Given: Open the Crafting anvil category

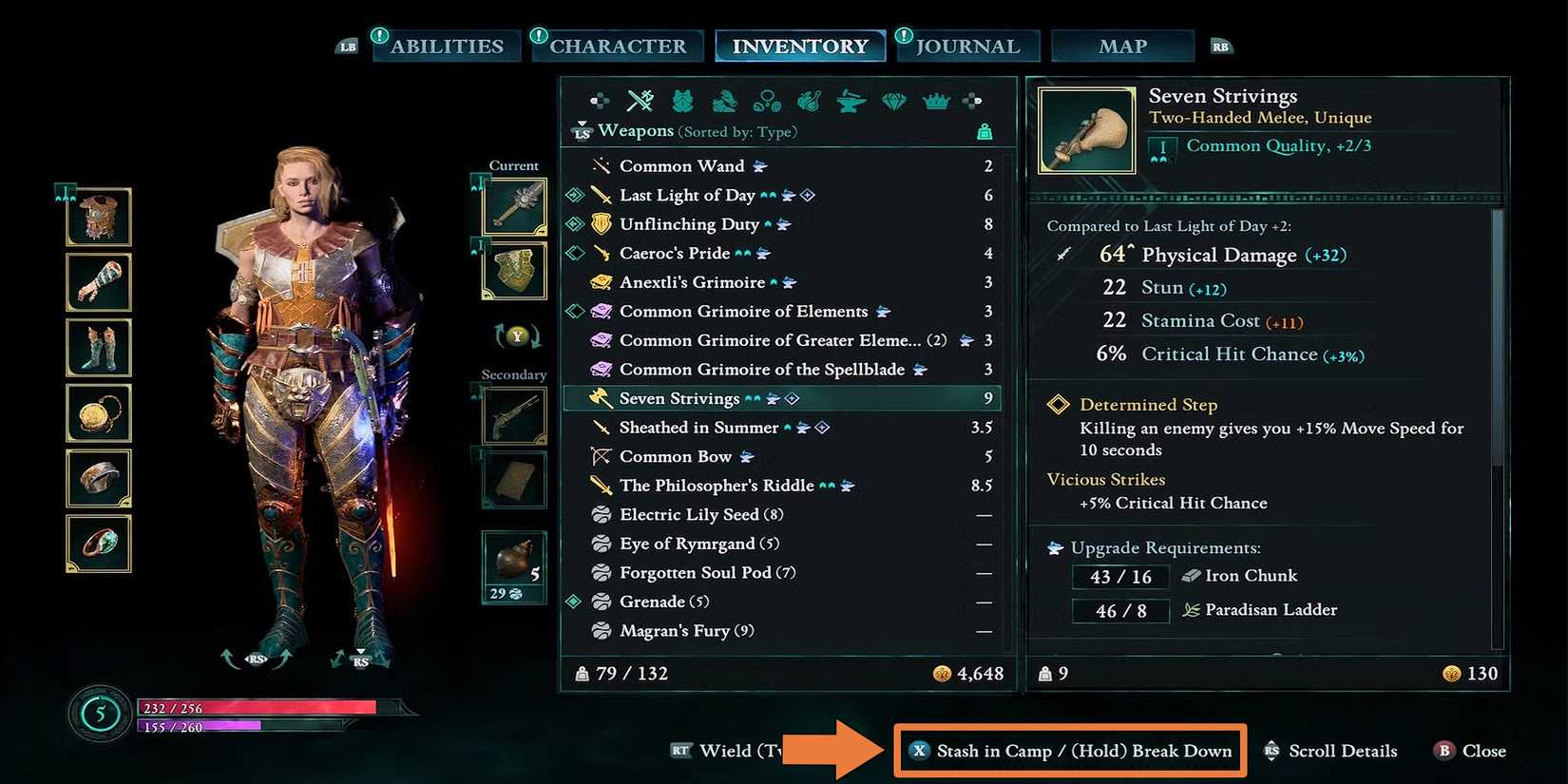Looking at the screenshot, I should click(x=850, y=100).
